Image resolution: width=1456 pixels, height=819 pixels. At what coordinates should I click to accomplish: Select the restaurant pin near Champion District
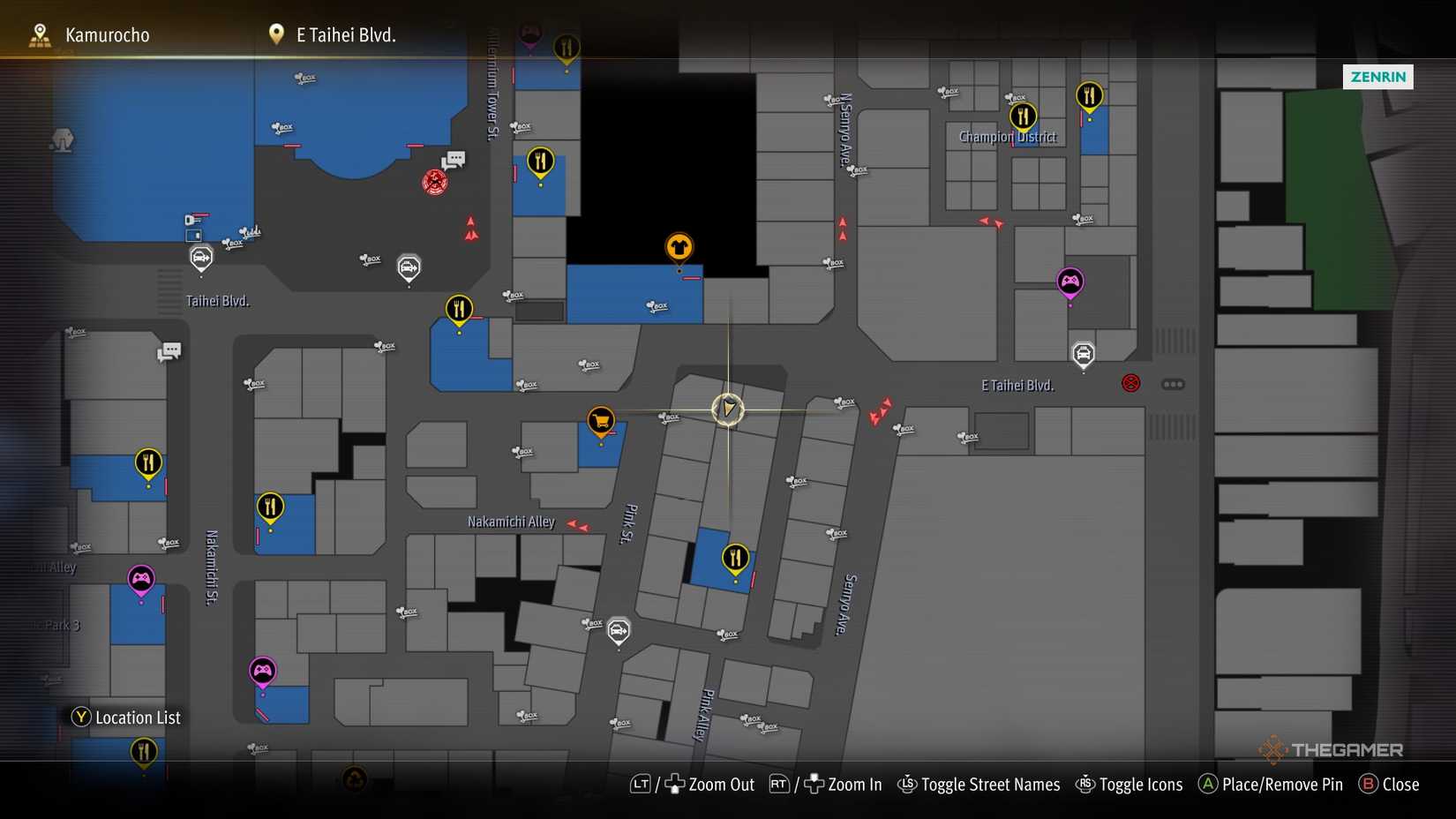tap(1024, 115)
